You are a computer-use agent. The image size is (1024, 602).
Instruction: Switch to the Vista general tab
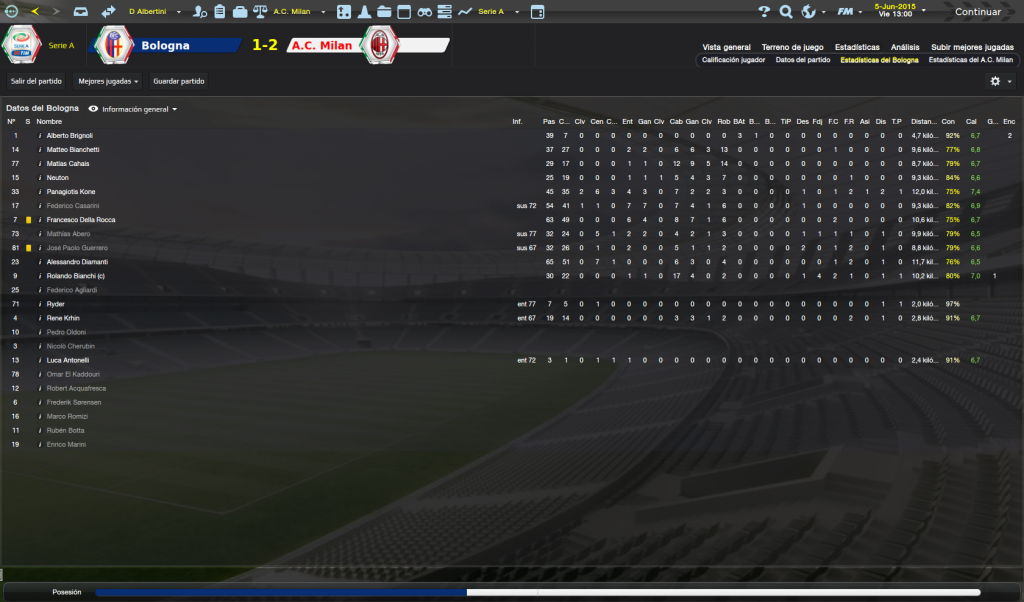(x=726, y=47)
